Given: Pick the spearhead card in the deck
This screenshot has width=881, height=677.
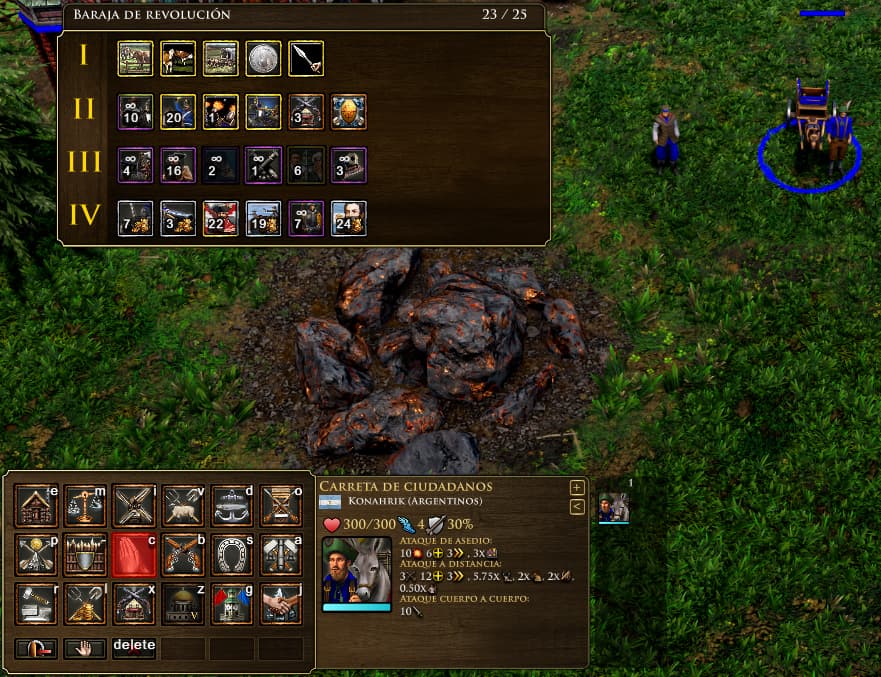Looking at the screenshot, I should click(x=306, y=58).
